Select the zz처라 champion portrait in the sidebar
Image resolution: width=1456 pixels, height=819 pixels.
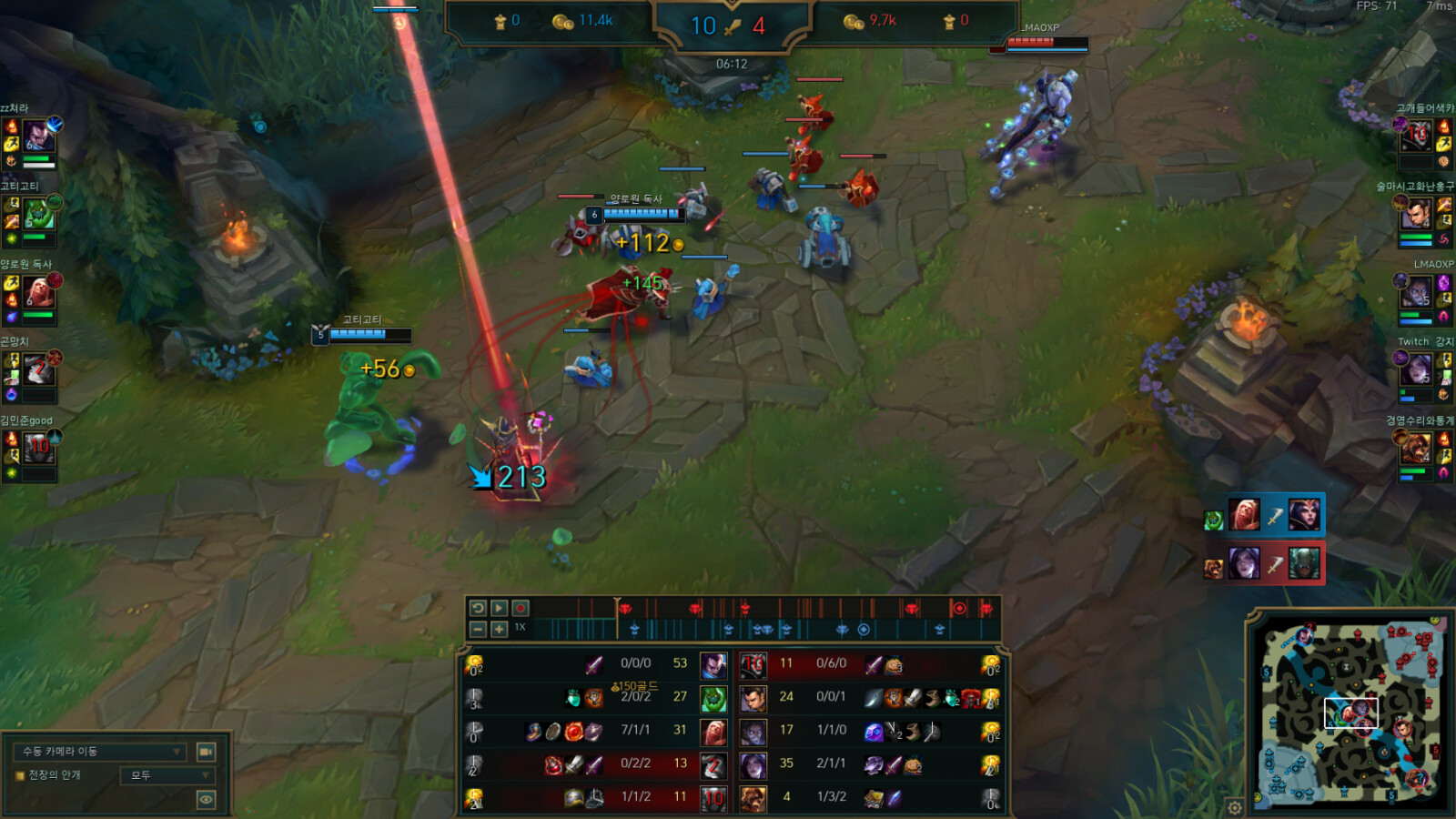38,136
